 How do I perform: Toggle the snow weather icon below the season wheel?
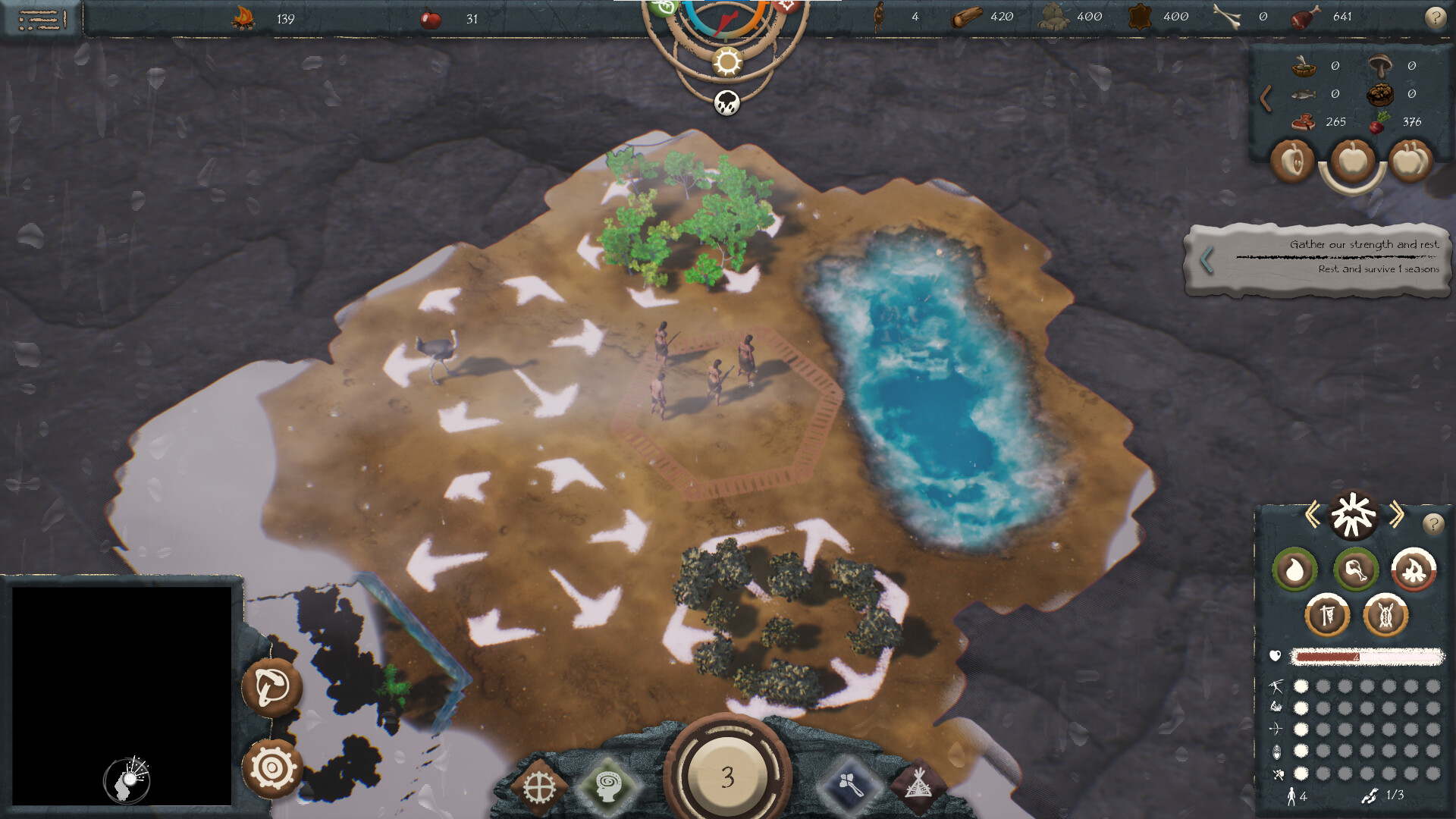726,102
